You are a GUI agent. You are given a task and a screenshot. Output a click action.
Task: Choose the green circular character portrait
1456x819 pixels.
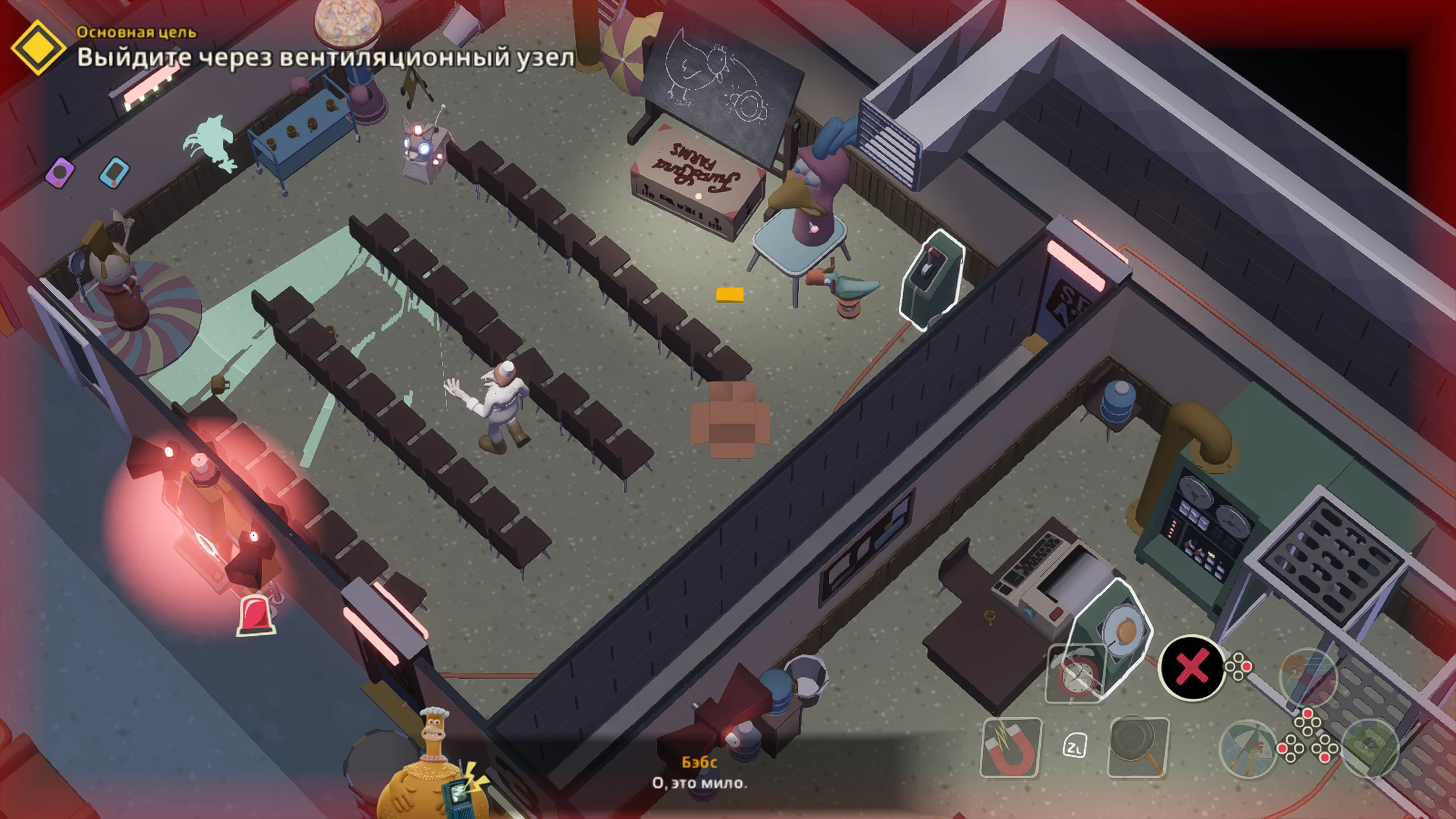1370,747
